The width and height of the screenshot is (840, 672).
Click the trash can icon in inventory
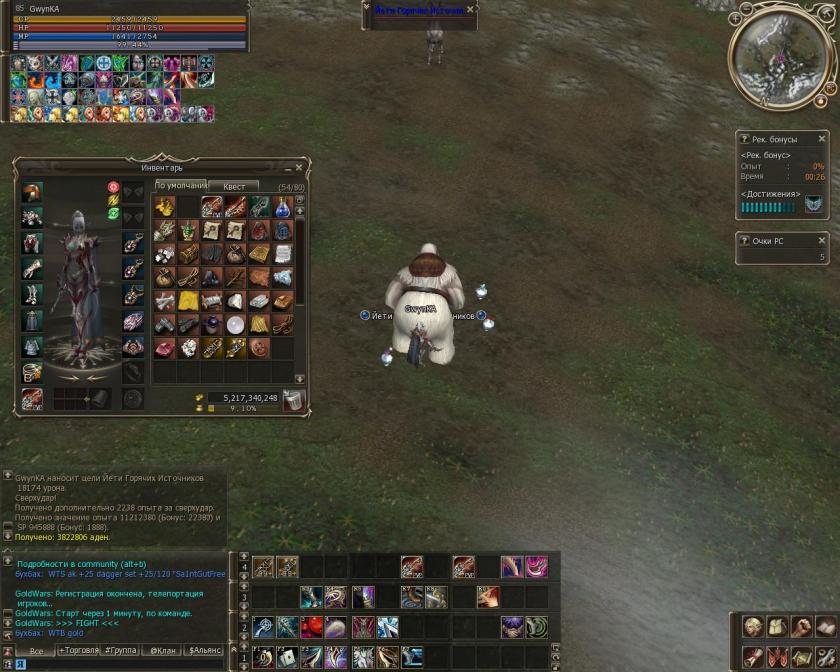293,401
